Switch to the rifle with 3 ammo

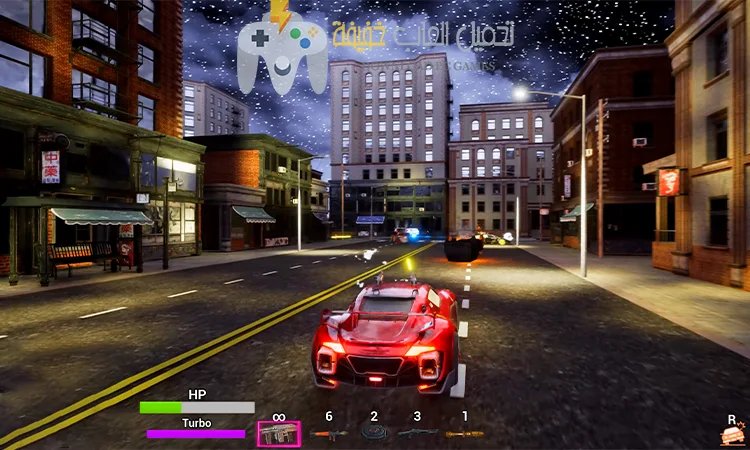click(x=419, y=433)
